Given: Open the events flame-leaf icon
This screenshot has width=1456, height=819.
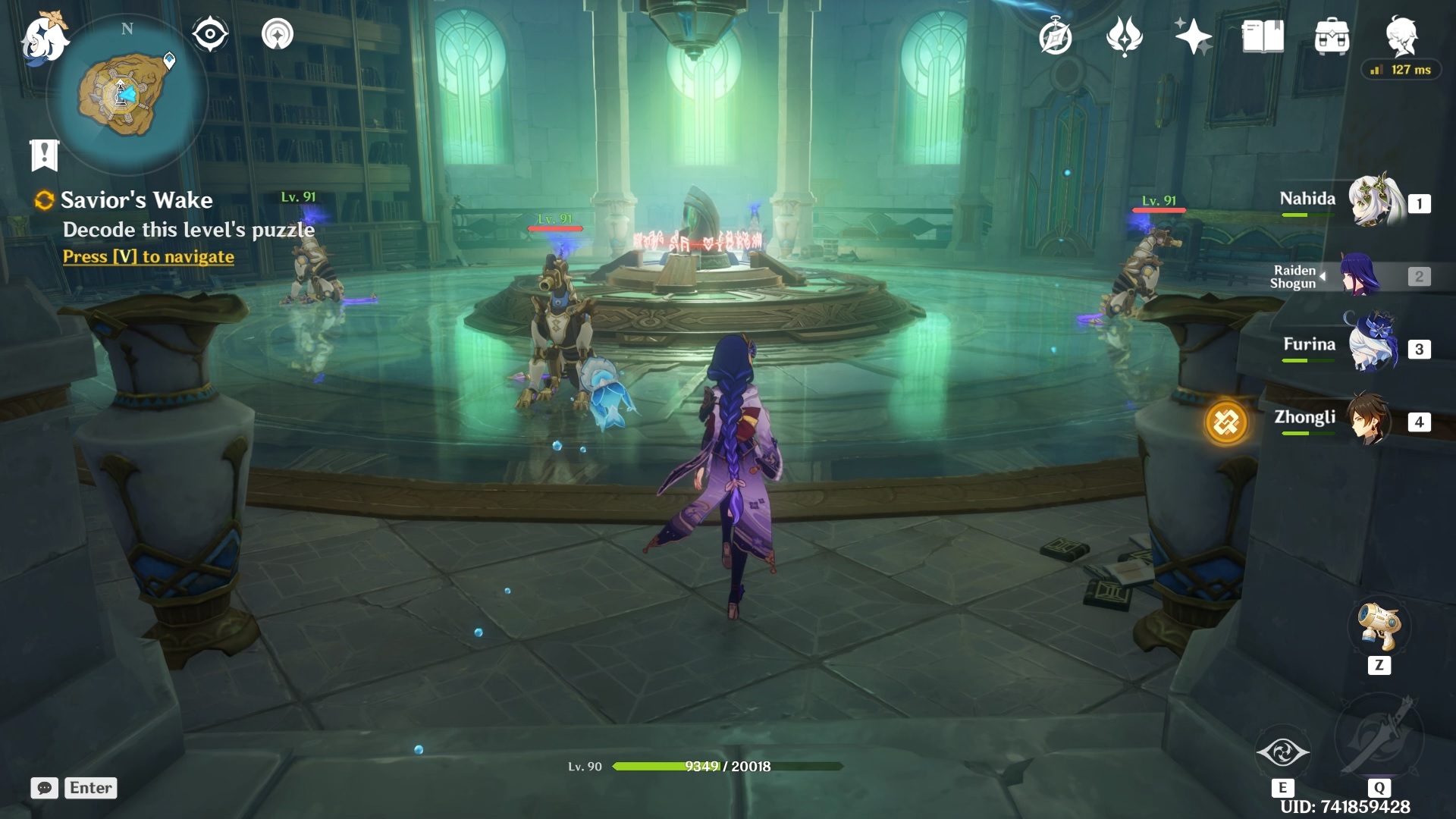Looking at the screenshot, I should (1125, 36).
